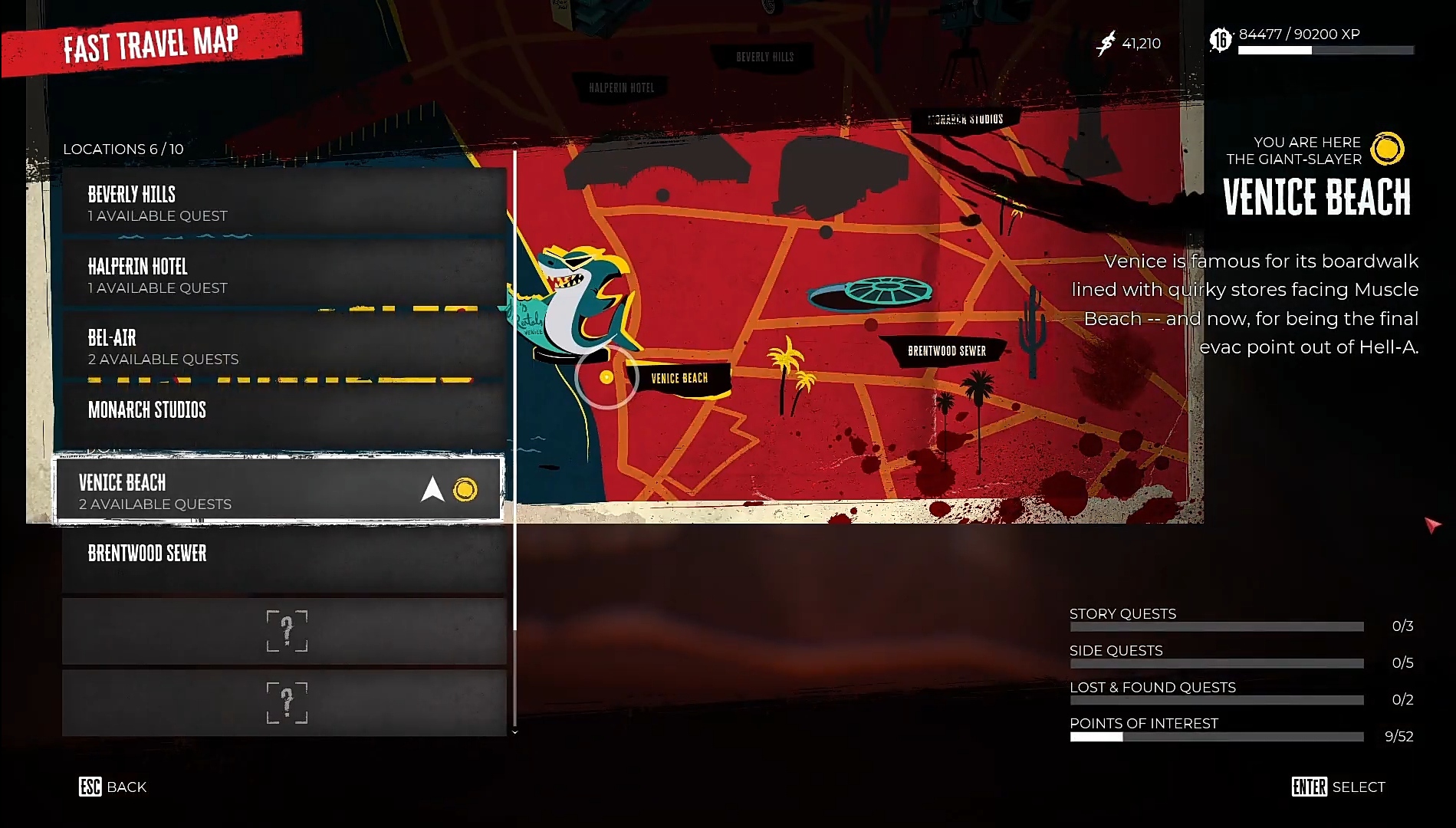Select Beverly Hills in the locations list
Image resolution: width=1456 pixels, height=828 pixels.
coord(284,204)
